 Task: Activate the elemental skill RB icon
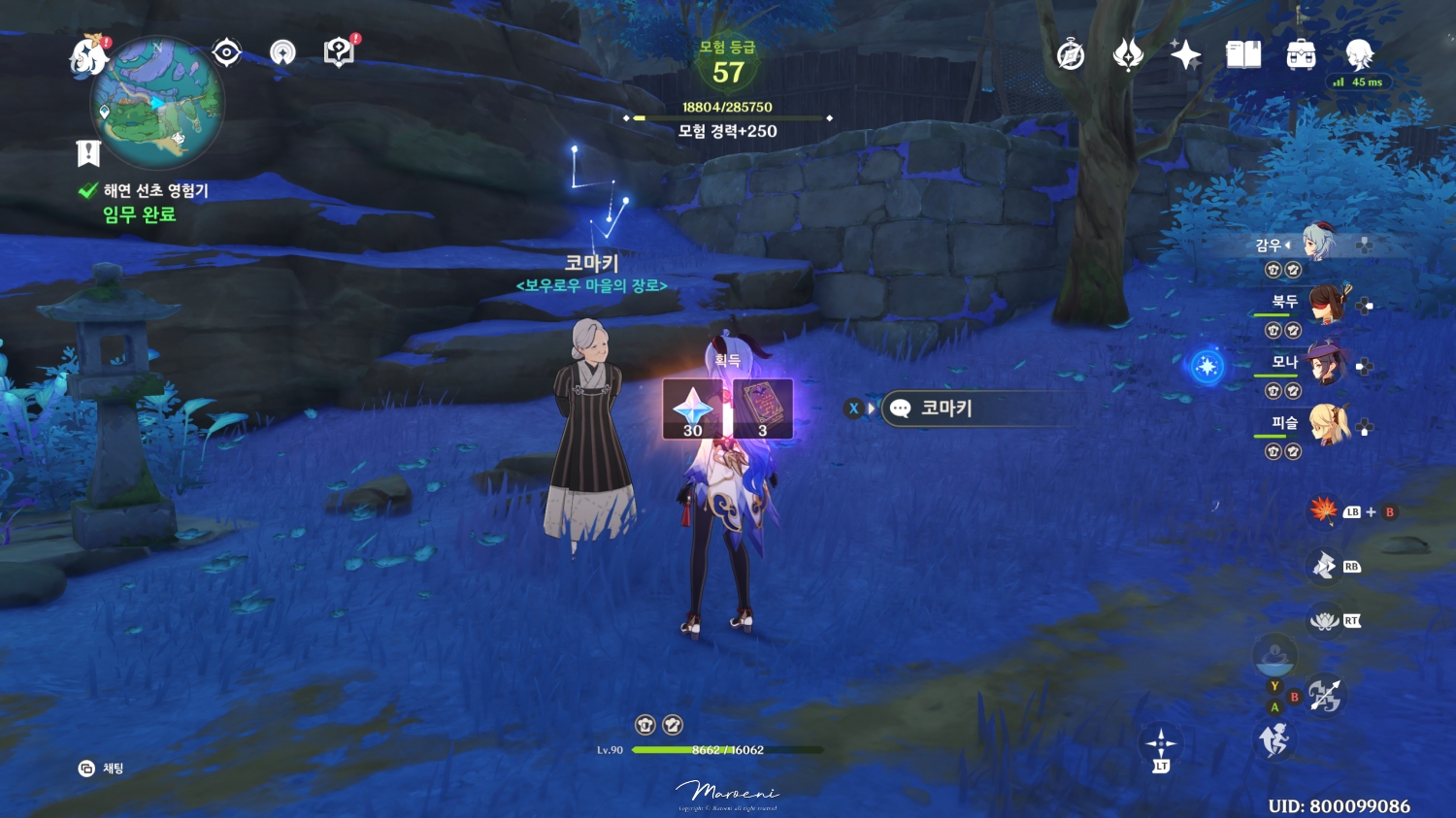[x=1322, y=565]
